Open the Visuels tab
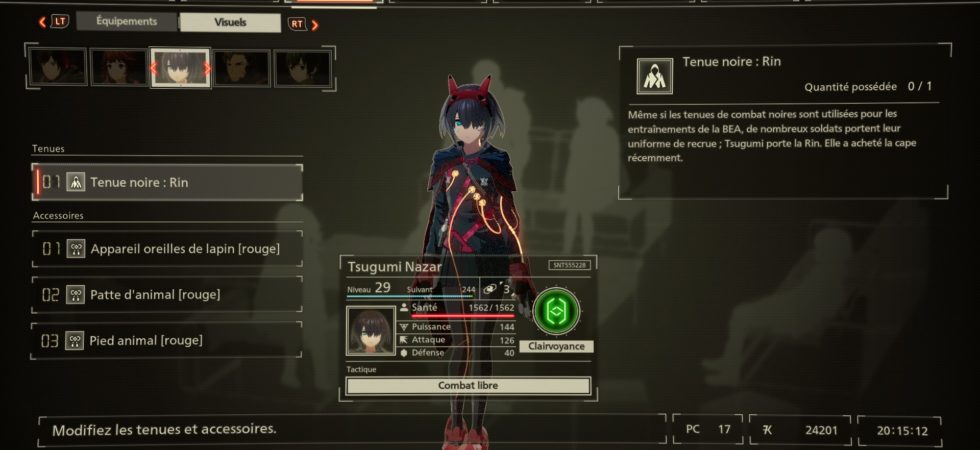This screenshot has width=980, height=450. click(x=229, y=21)
